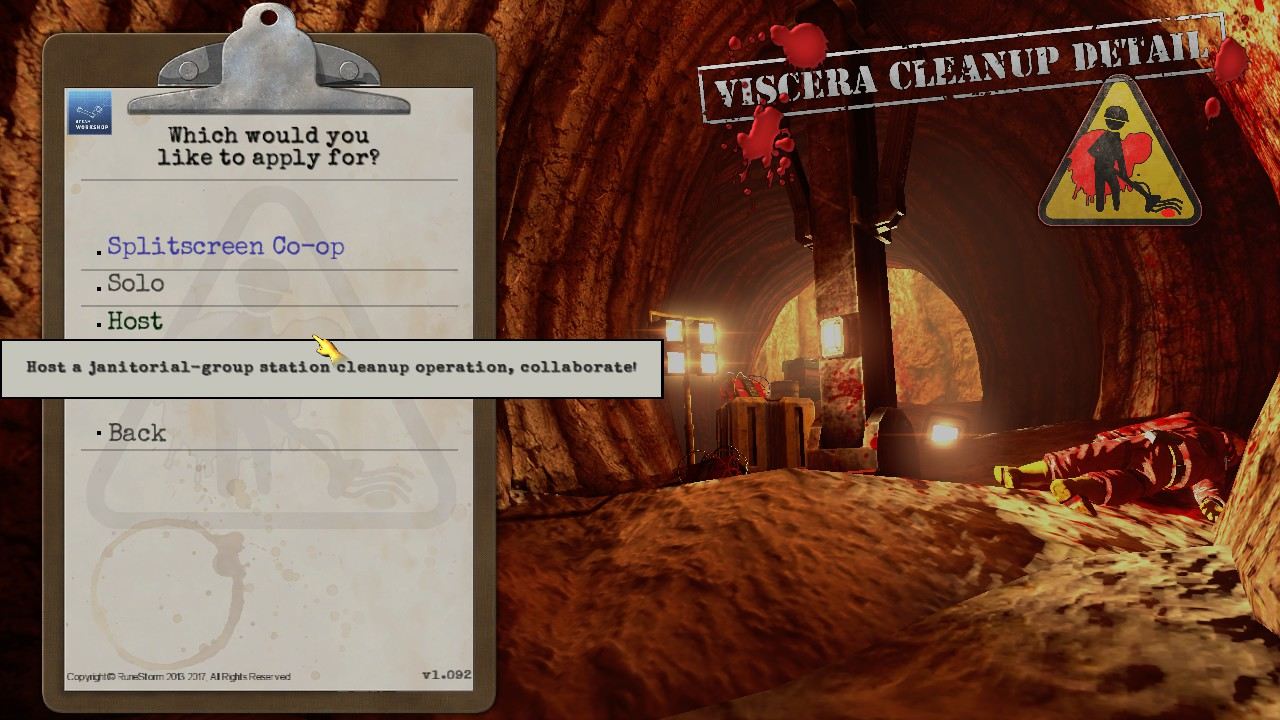Click the v1.092 version label
Screen dimensions: 1280x720
pos(446,675)
